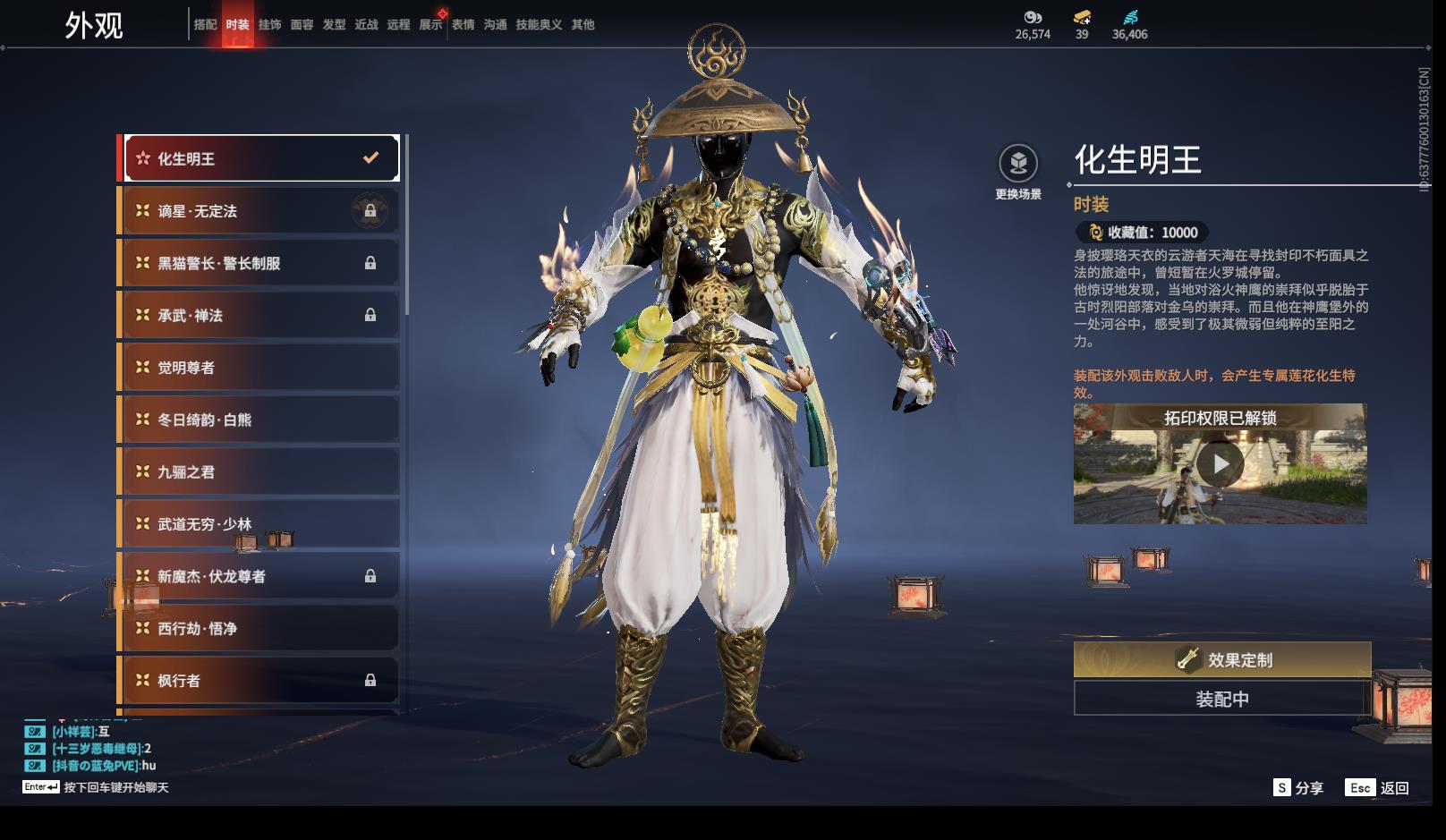
Task: Pick the 冬日绮韵·白熊 outfit
Action: (259, 420)
